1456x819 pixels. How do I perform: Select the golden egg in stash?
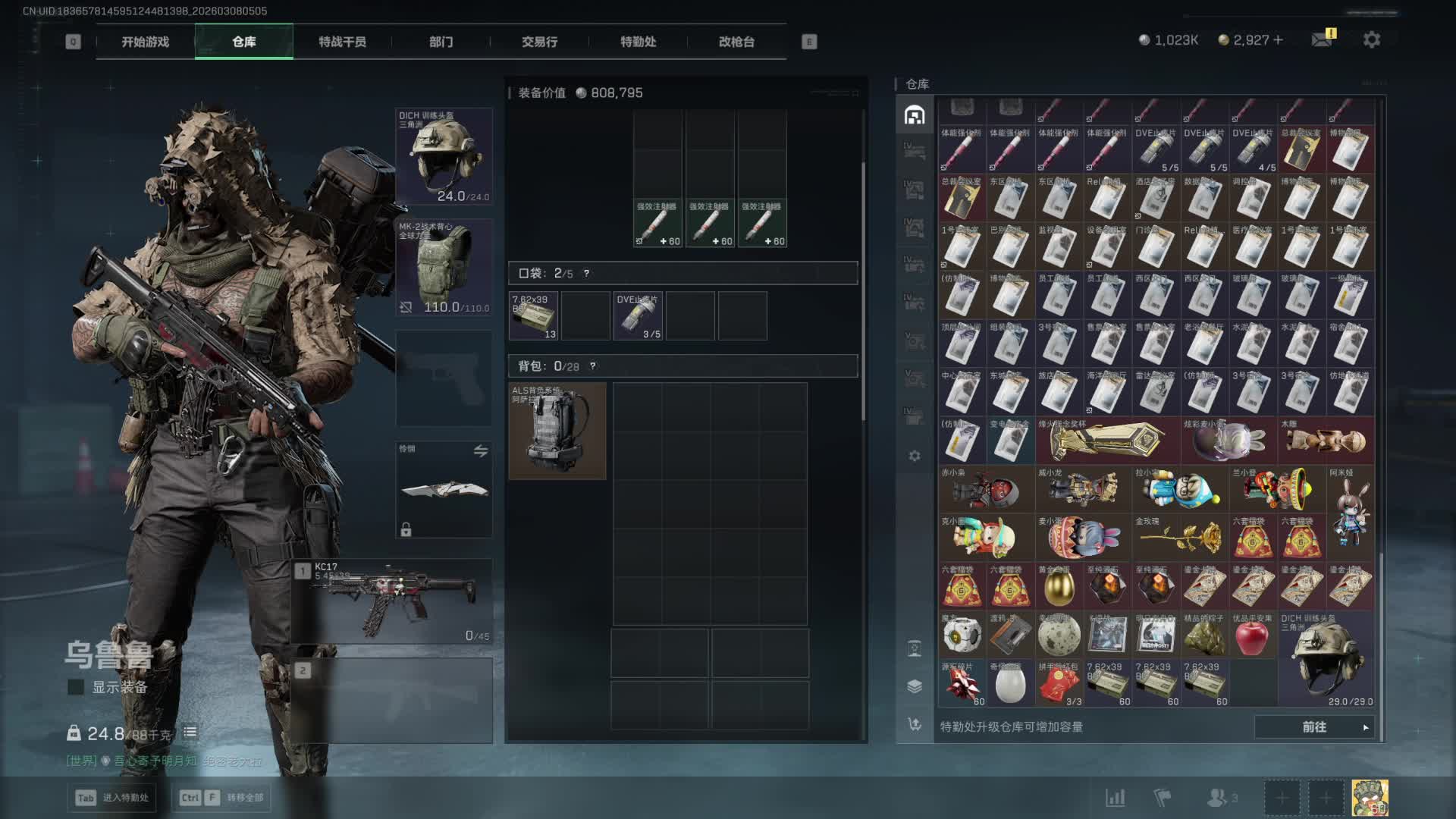click(x=1058, y=585)
